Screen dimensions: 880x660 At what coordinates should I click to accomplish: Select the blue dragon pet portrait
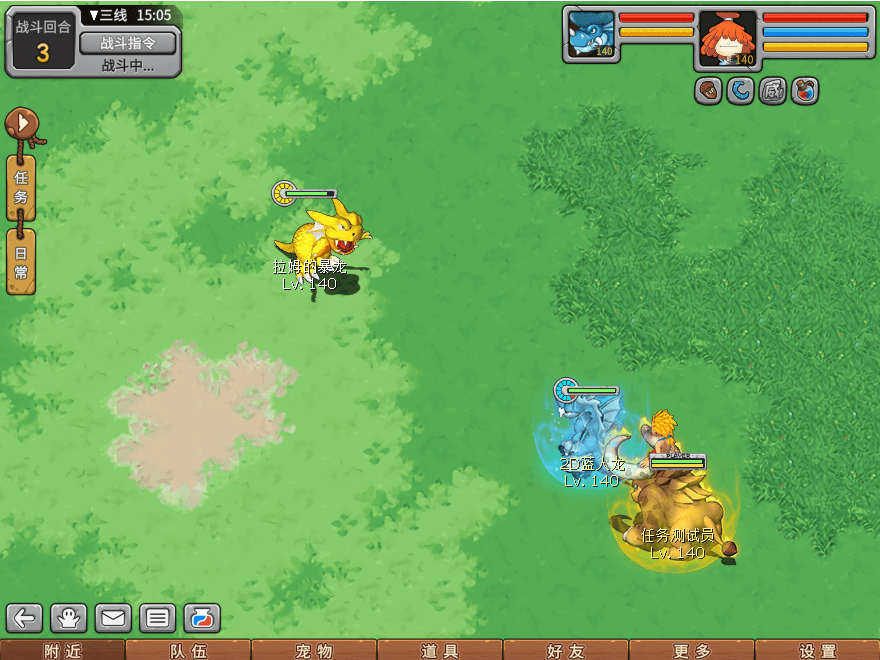[591, 35]
